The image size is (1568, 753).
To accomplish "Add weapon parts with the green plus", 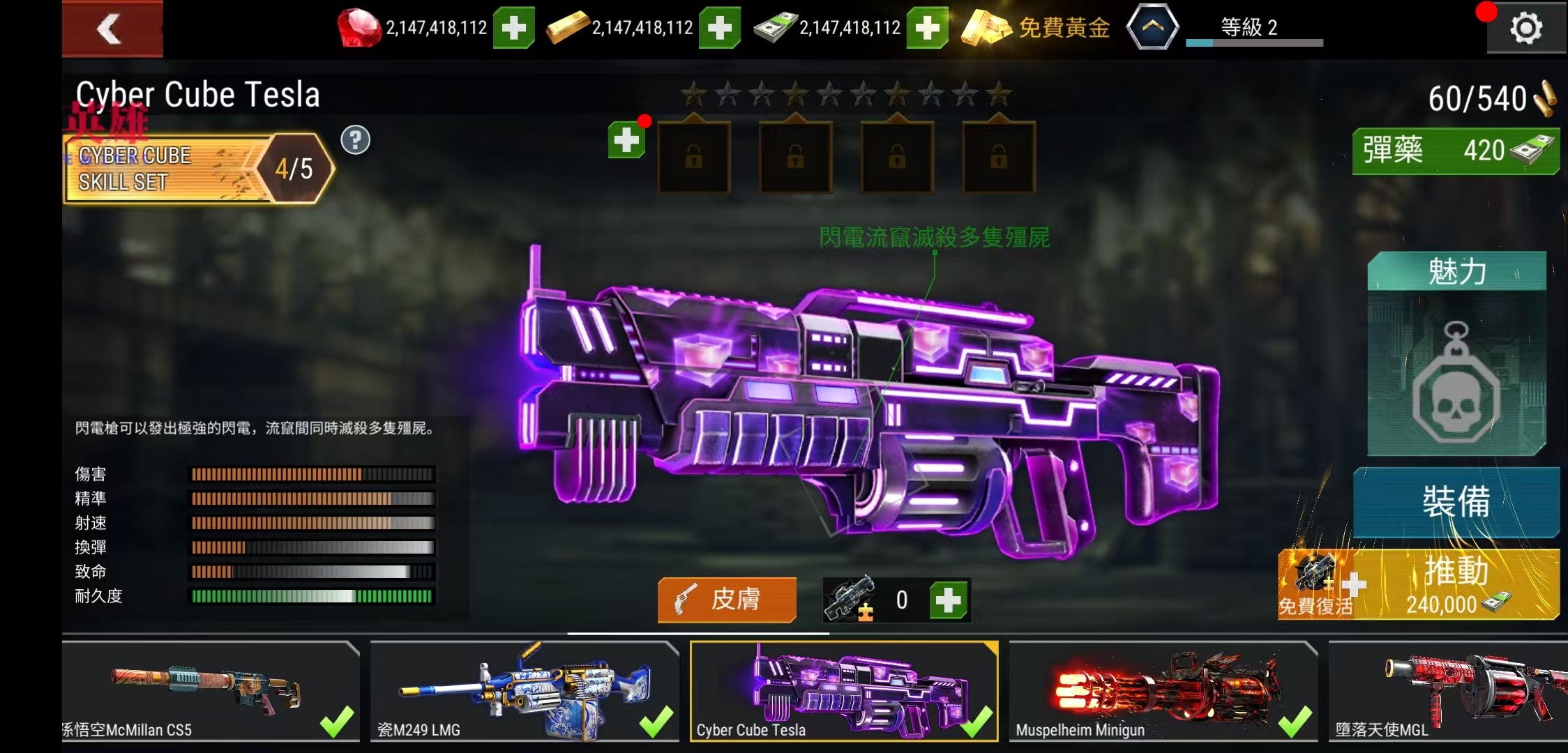I will 948,600.
